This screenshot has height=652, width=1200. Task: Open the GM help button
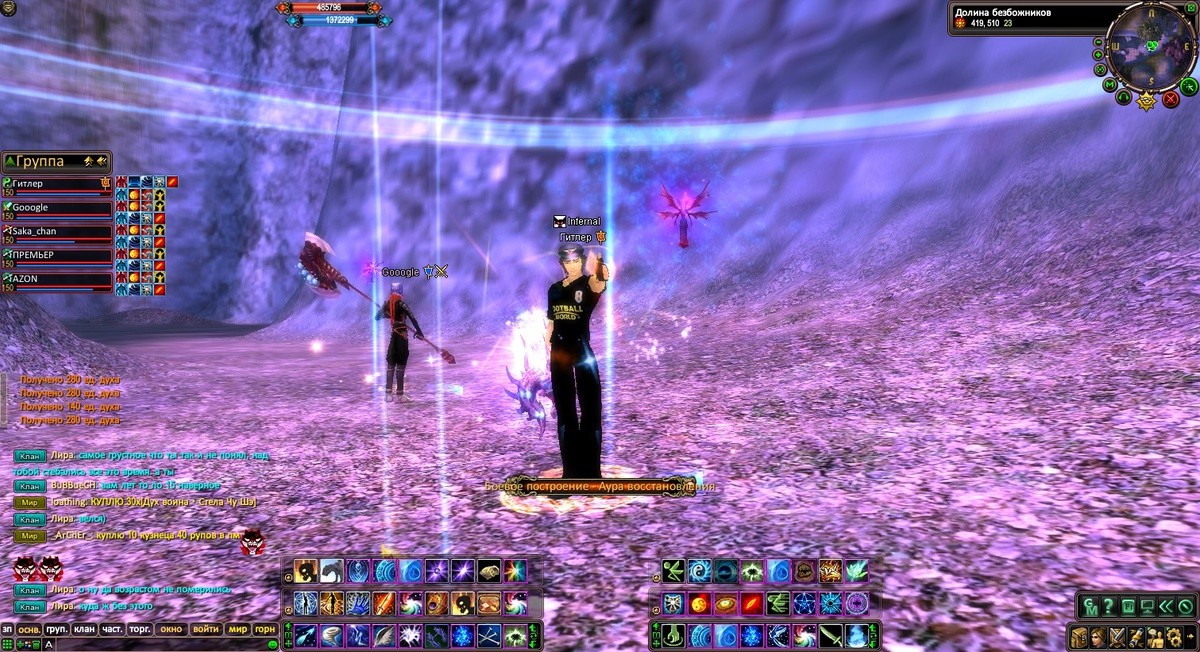click(x=1089, y=606)
